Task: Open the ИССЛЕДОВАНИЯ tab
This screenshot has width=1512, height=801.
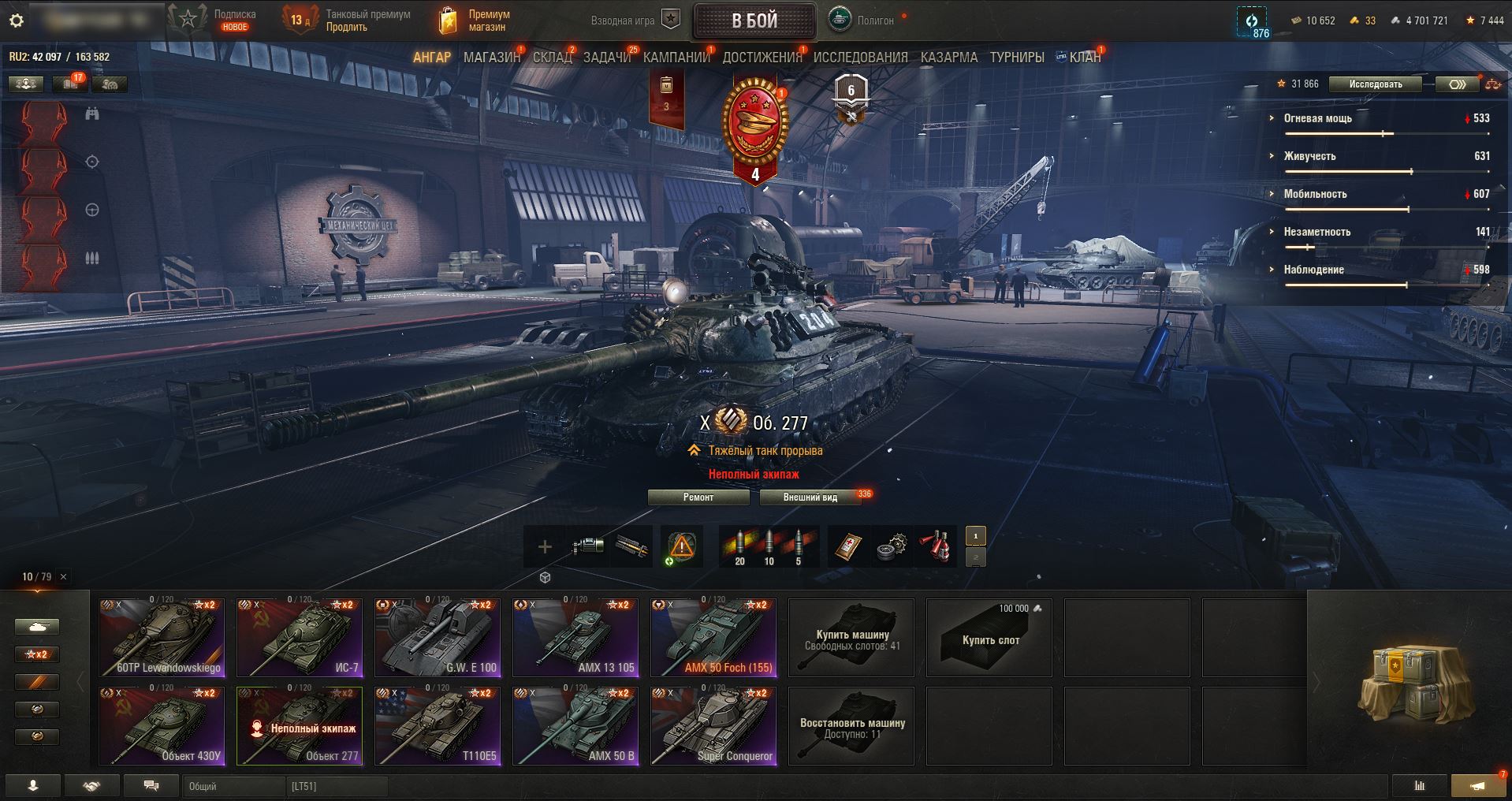Action: (860, 58)
